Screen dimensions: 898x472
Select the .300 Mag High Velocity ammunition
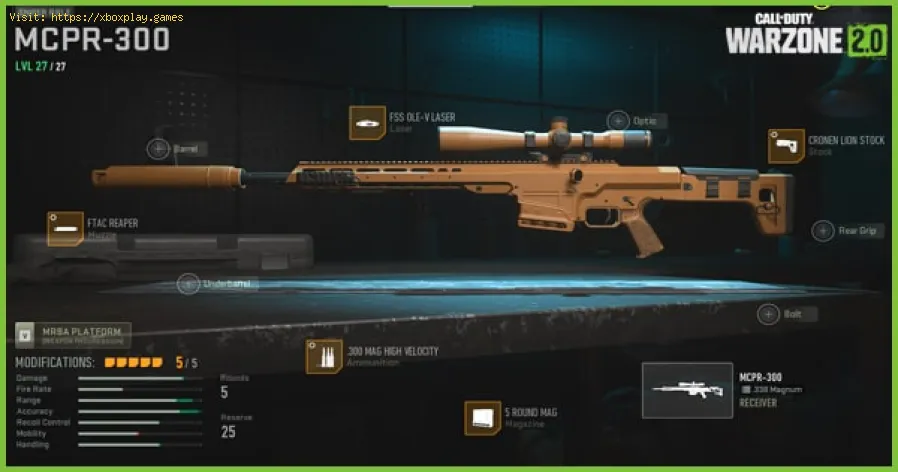[x=324, y=357]
